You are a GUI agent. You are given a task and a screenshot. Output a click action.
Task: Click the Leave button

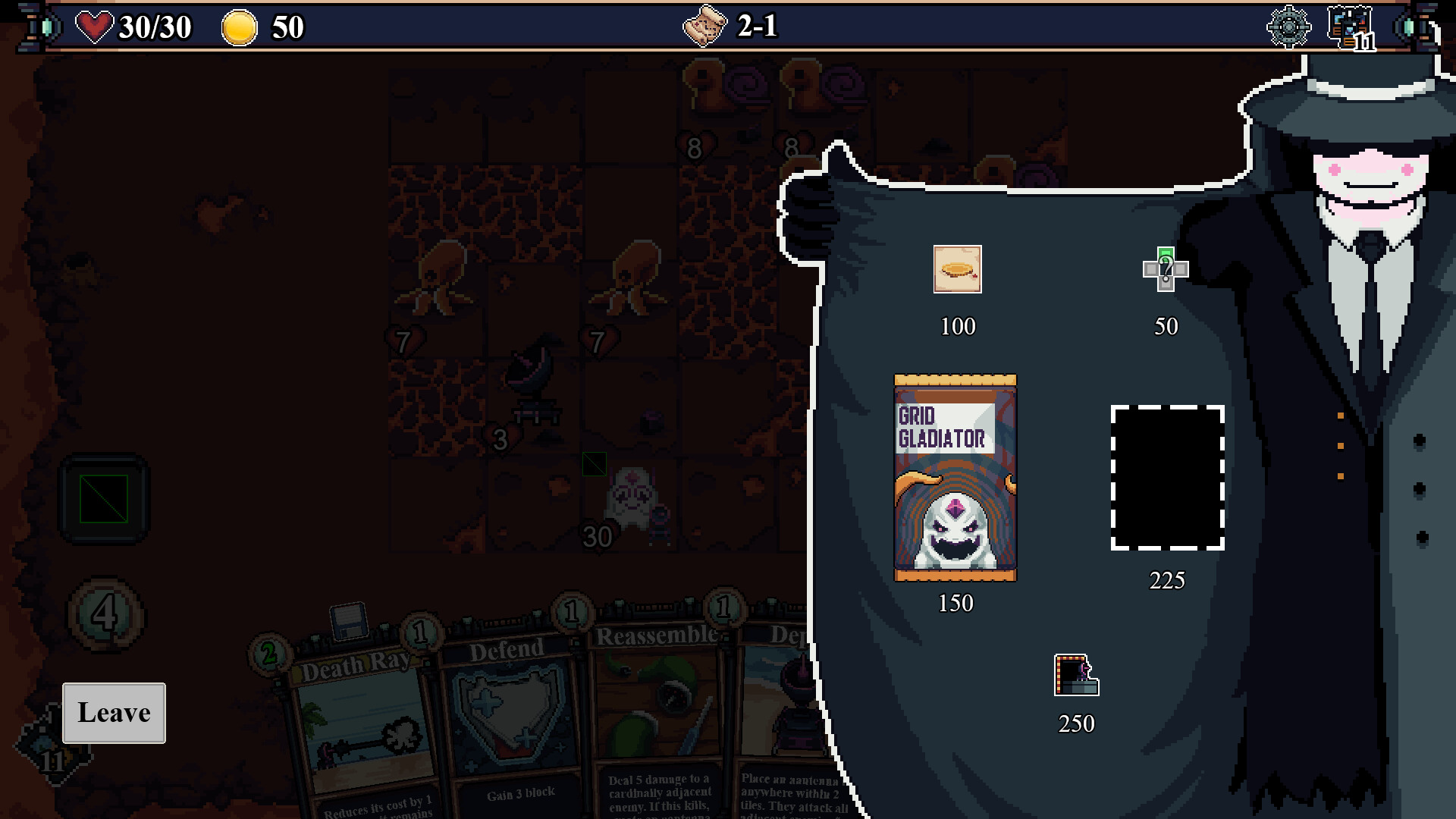(x=114, y=712)
